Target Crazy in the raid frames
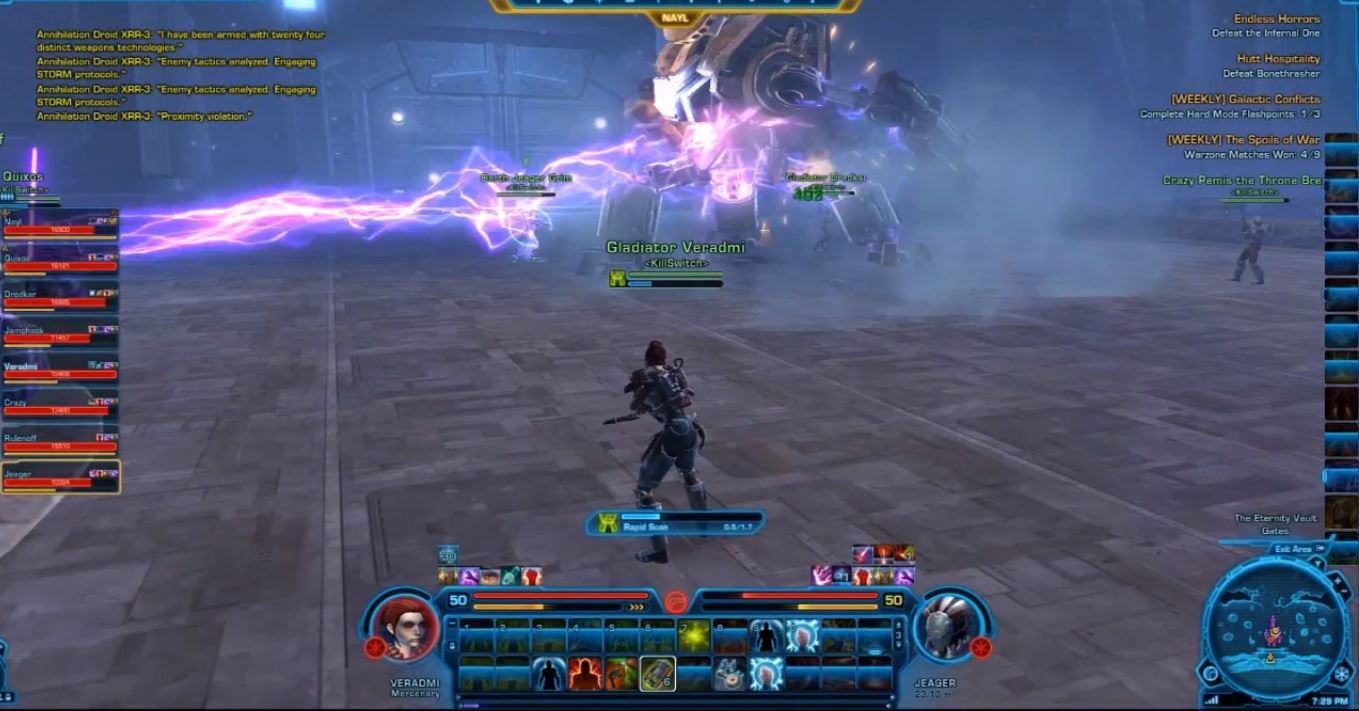The image size is (1359, 711). tap(60, 406)
